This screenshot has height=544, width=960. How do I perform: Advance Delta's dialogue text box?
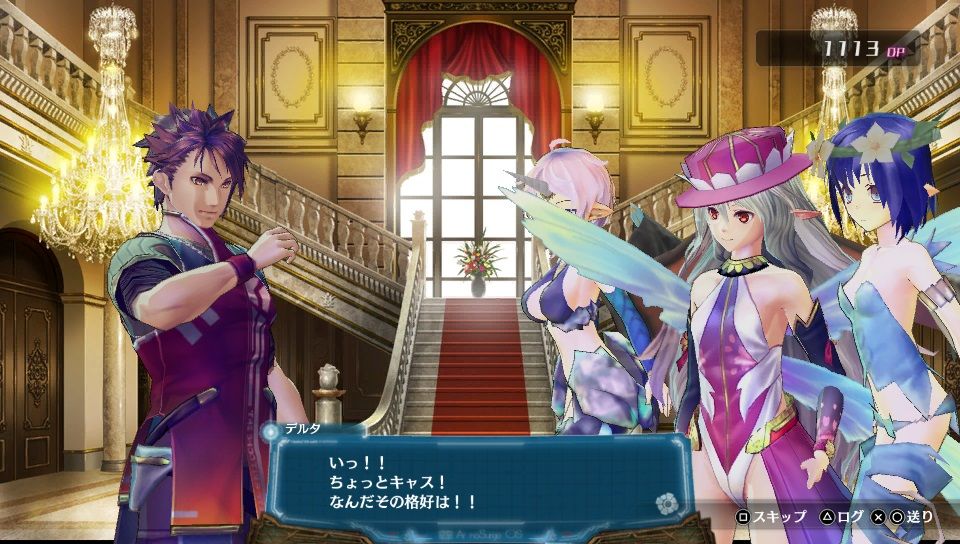(475, 478)
